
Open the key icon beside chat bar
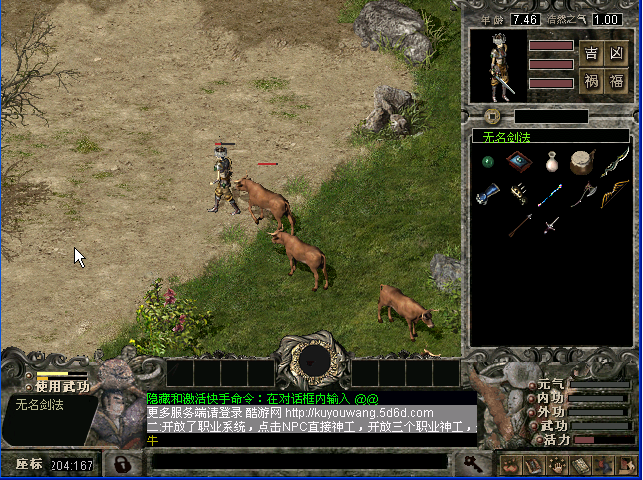470,463
